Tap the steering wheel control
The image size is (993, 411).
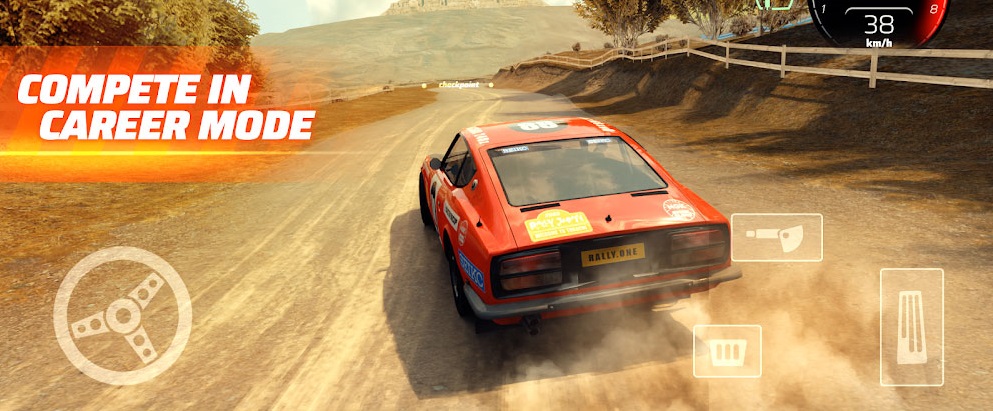coord(122,315)
